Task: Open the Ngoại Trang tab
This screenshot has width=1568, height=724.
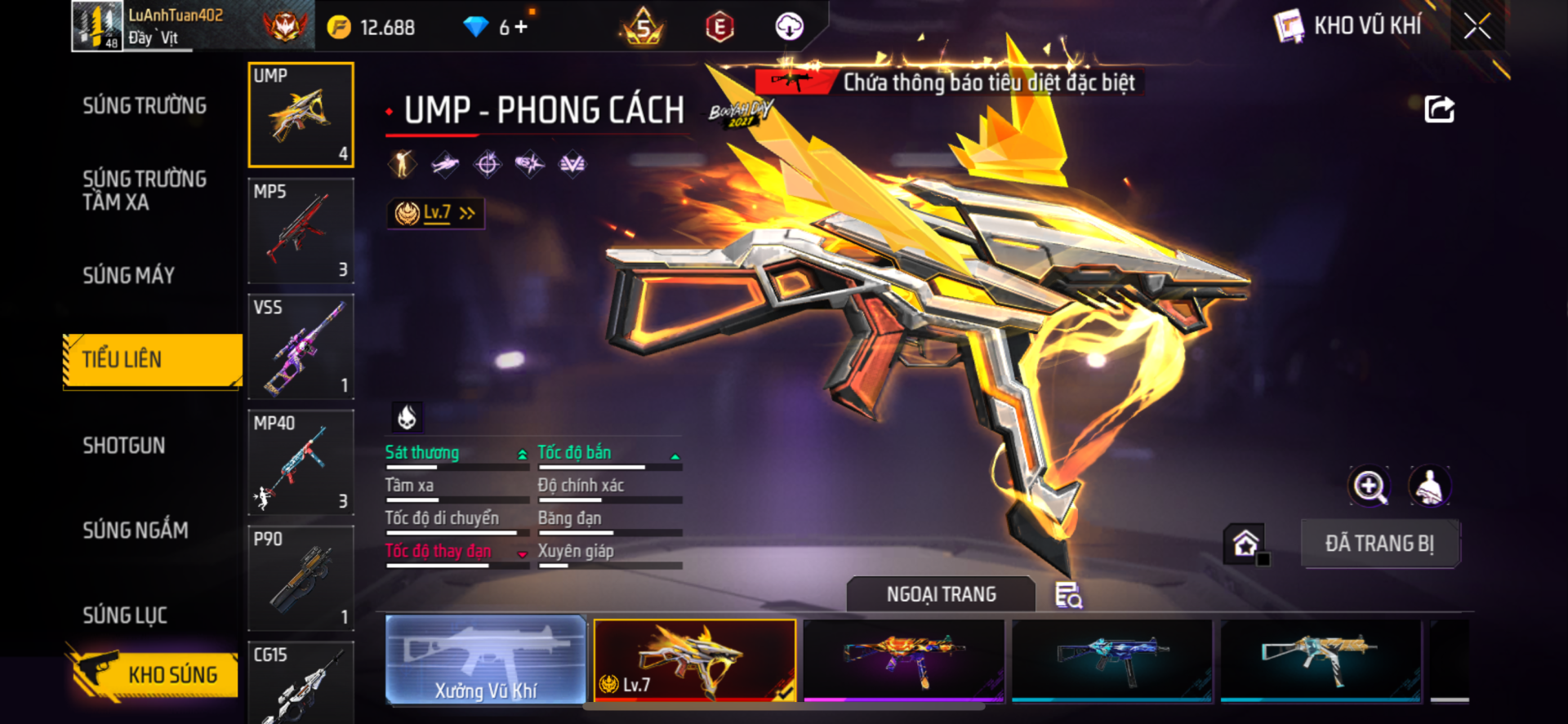Action: 941,594
